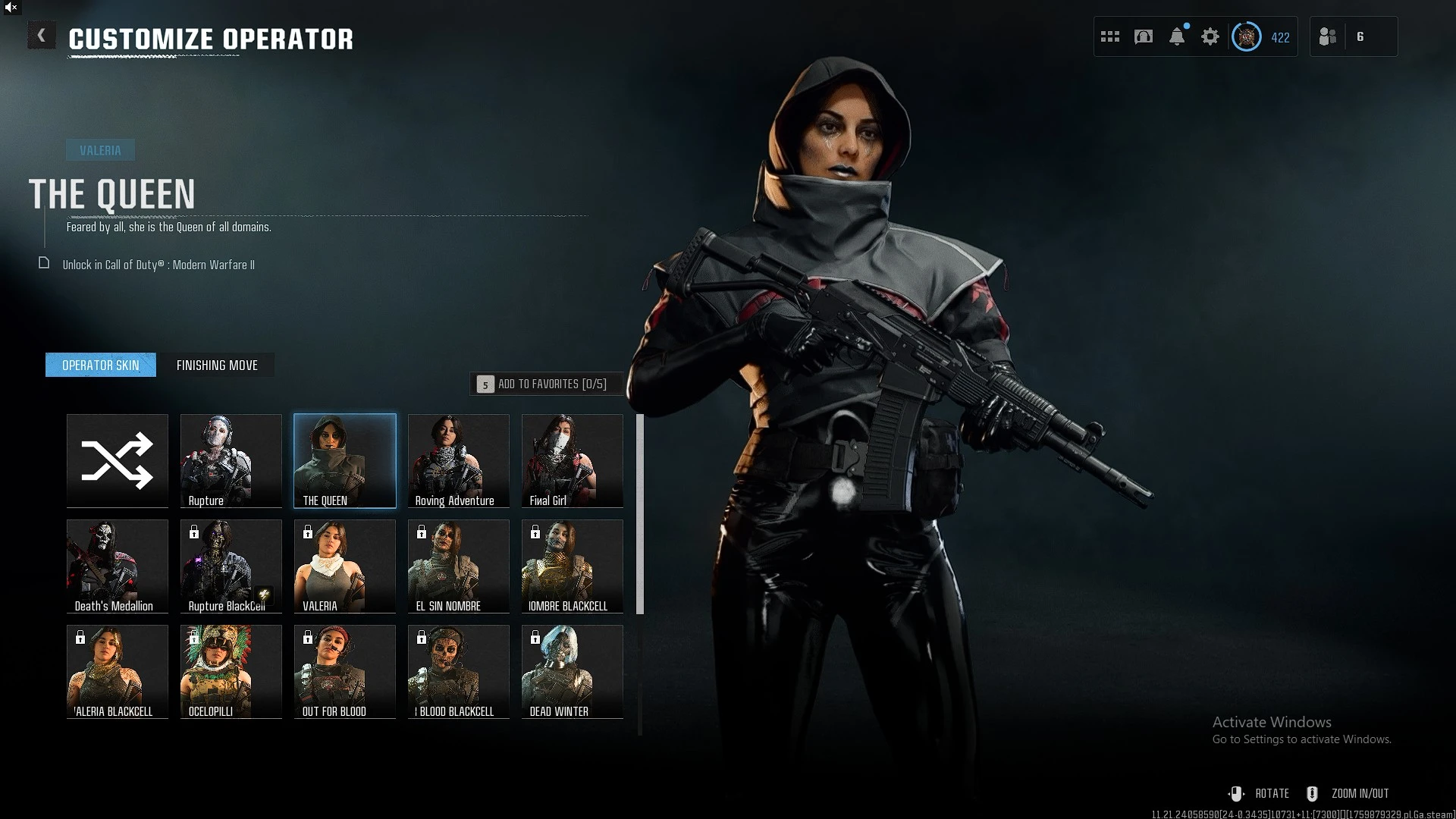Choose the shuffle random skin tile

(118, 460)
